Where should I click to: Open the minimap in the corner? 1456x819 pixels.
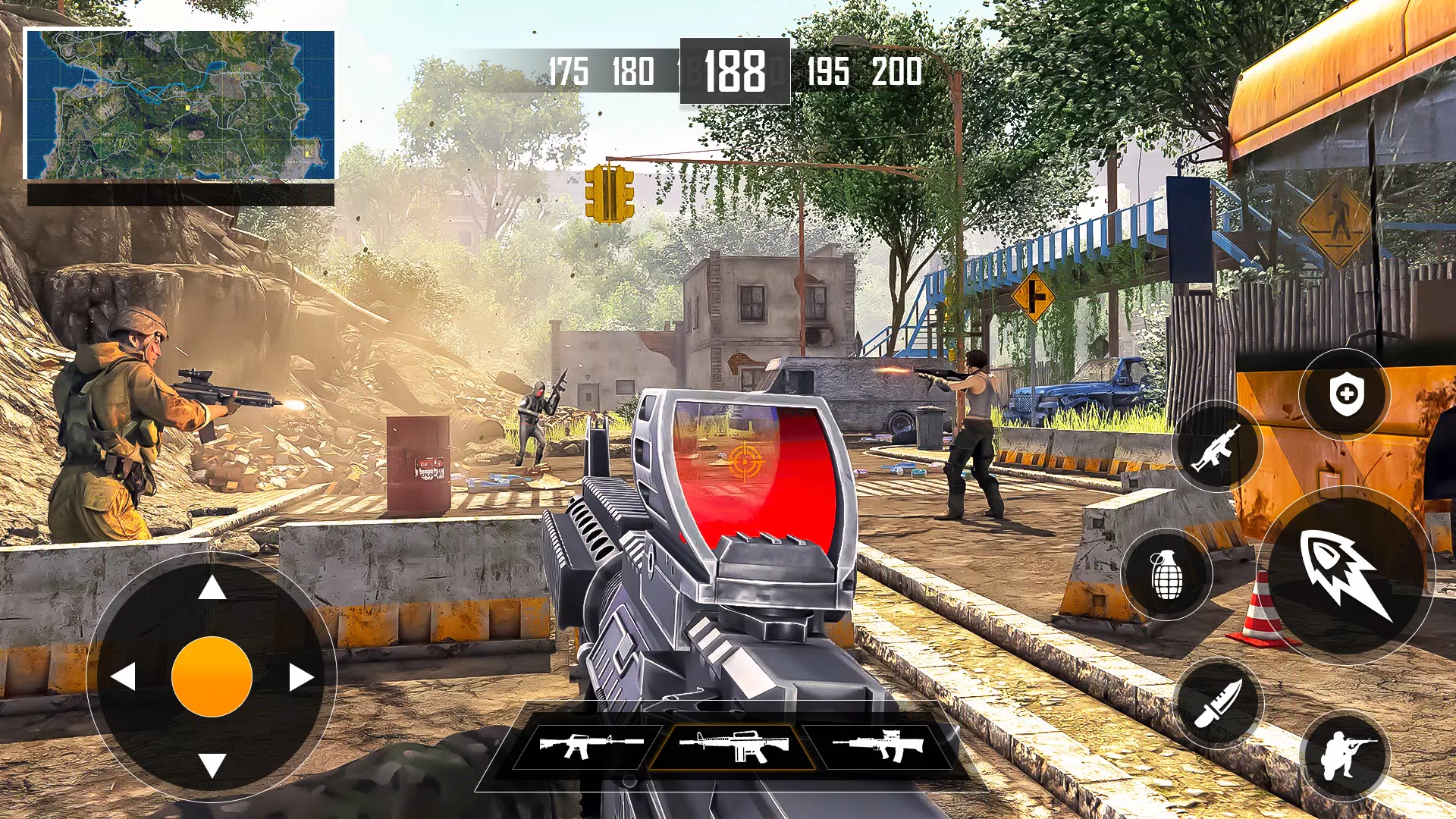[x=180, y=105]
